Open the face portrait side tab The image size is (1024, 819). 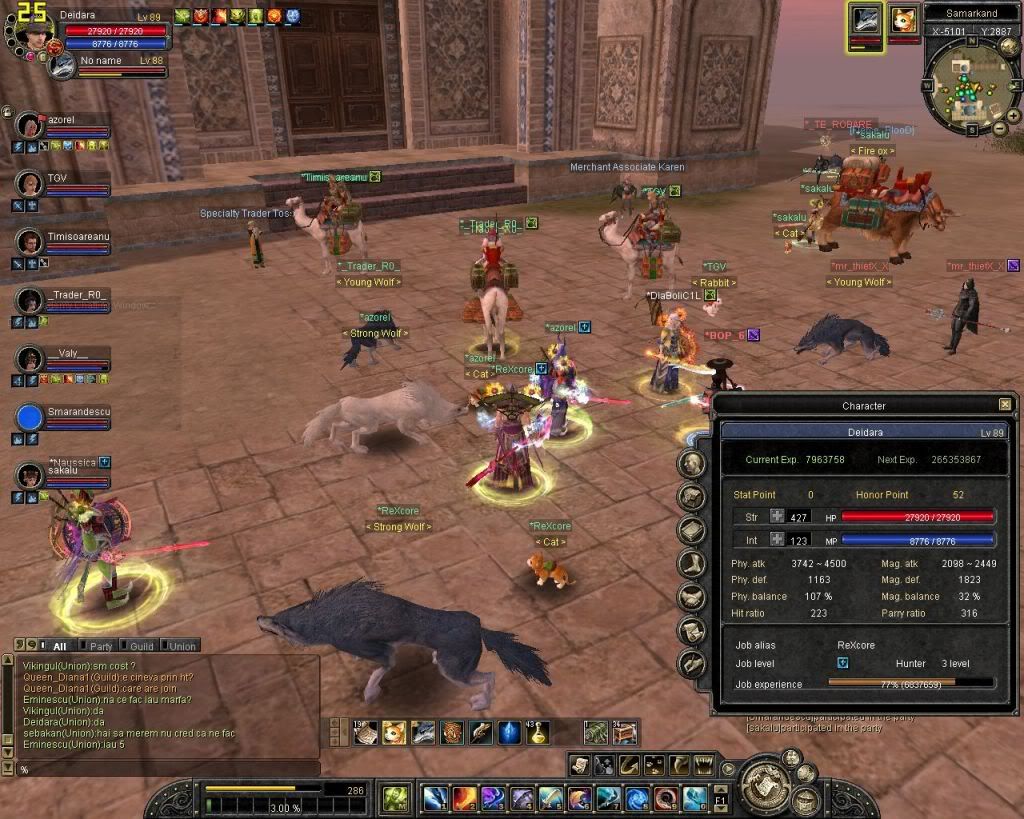692,464
